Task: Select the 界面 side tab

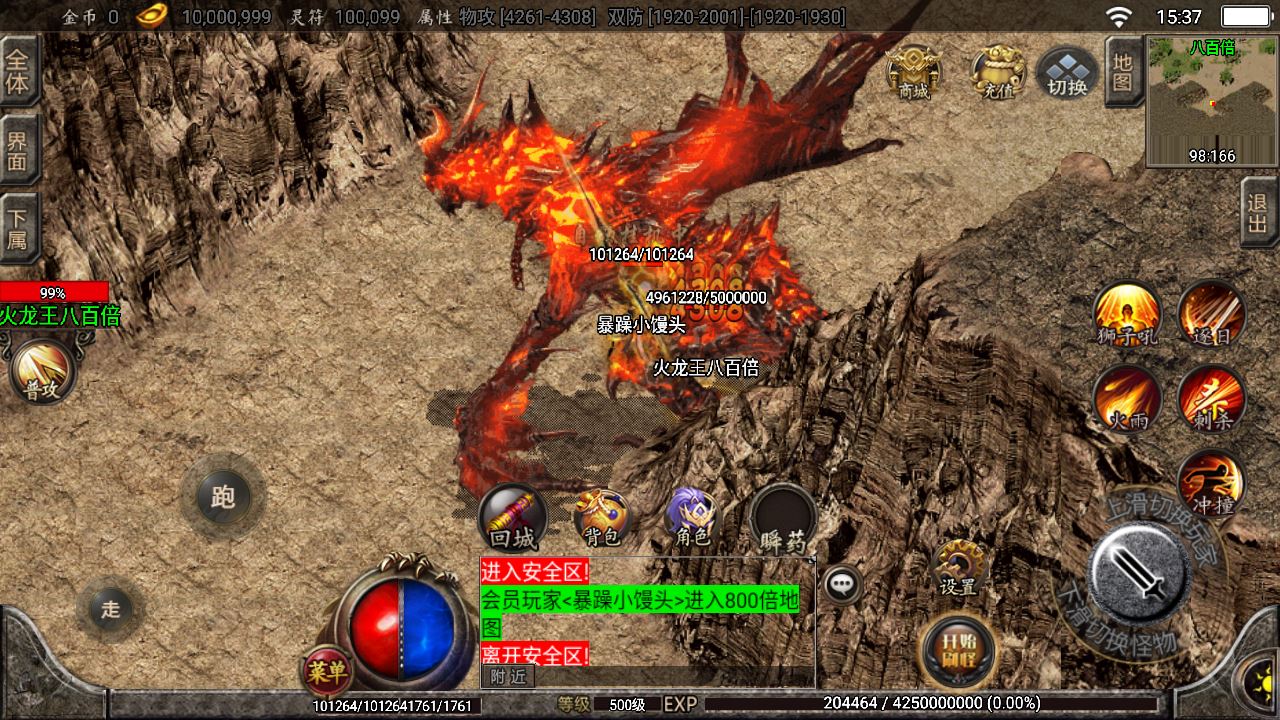Action: tap(19, 149)
